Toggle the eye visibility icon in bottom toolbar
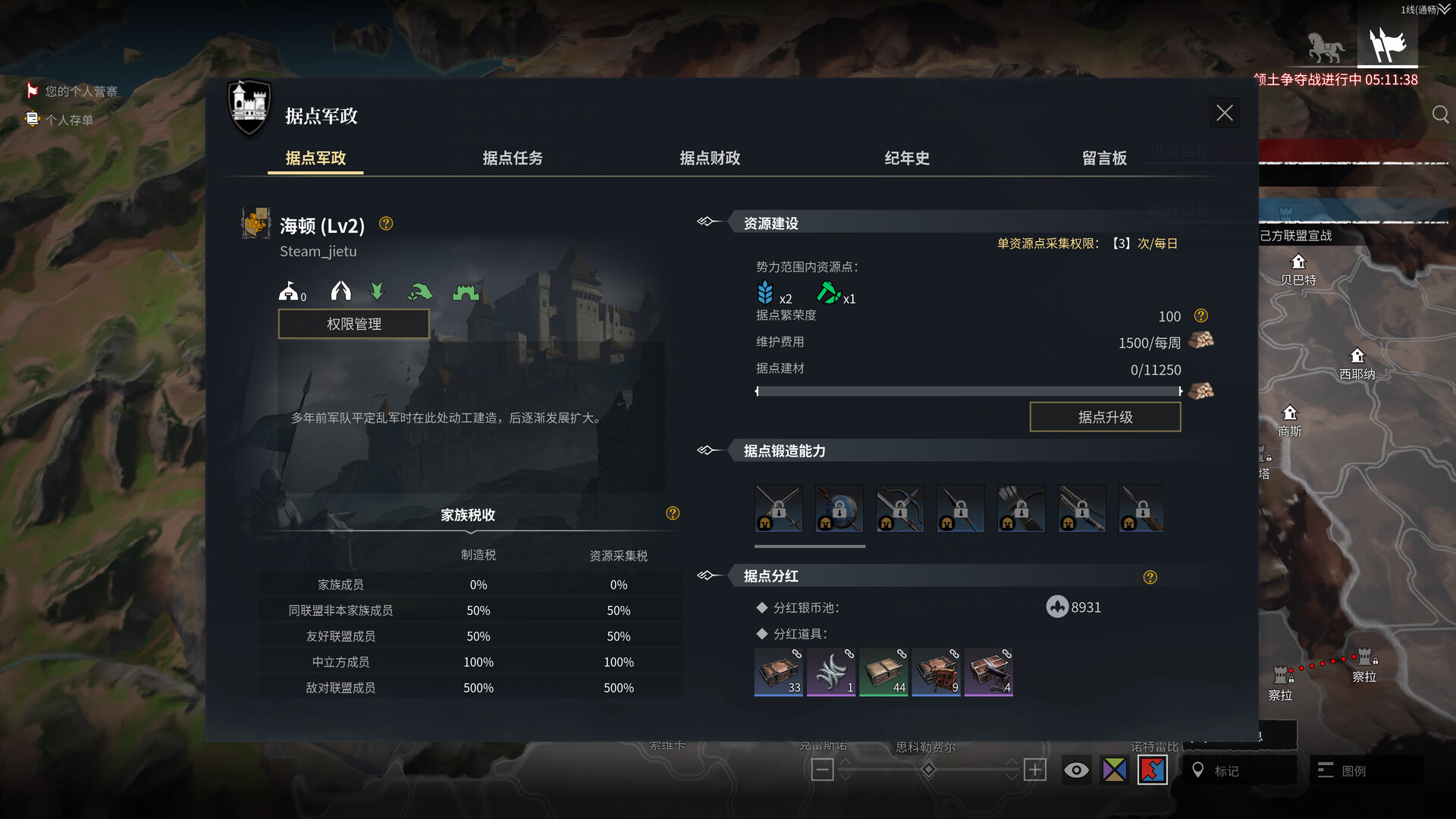 tap(1075, 770)
